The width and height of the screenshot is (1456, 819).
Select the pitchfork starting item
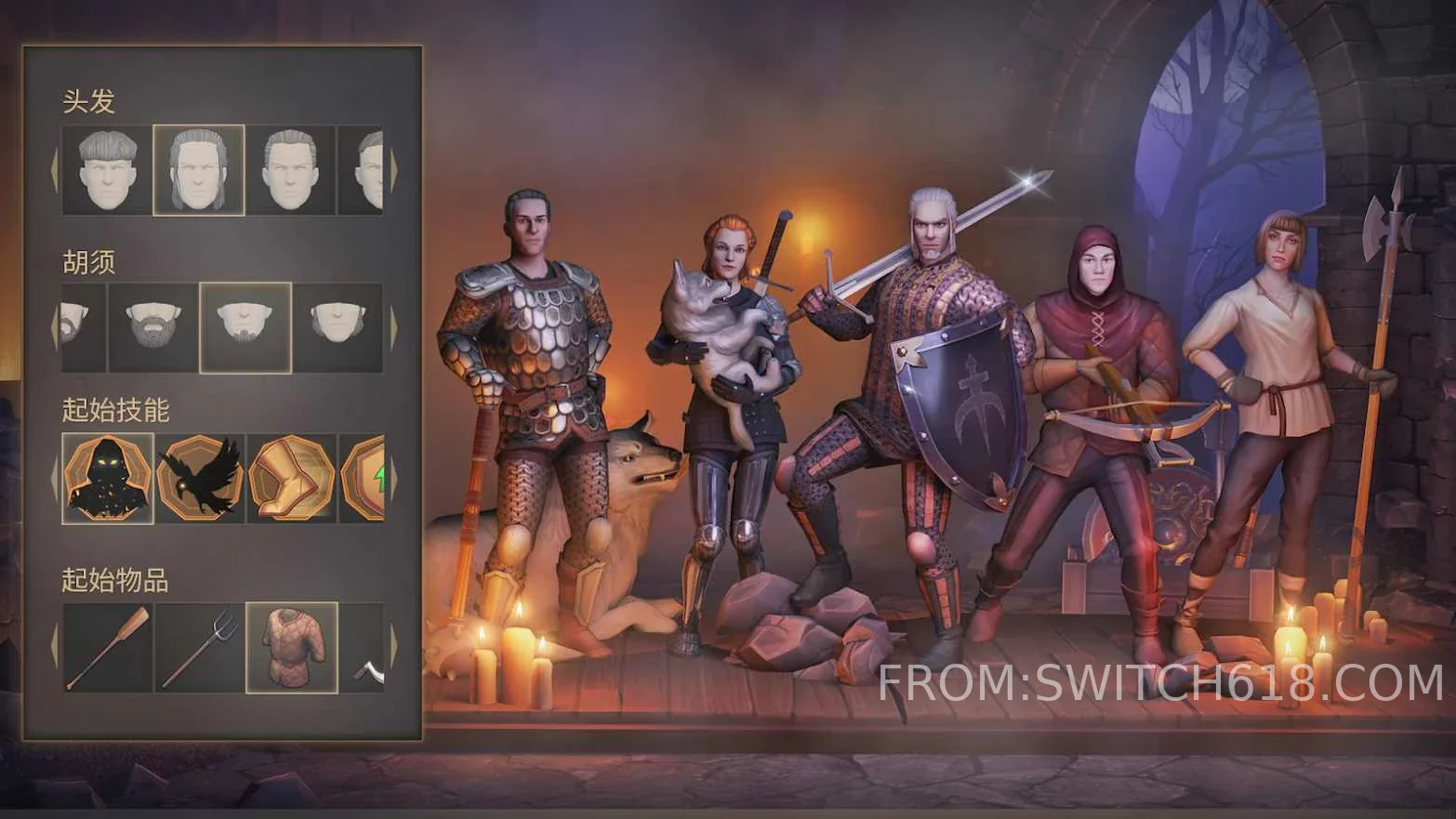199,648
